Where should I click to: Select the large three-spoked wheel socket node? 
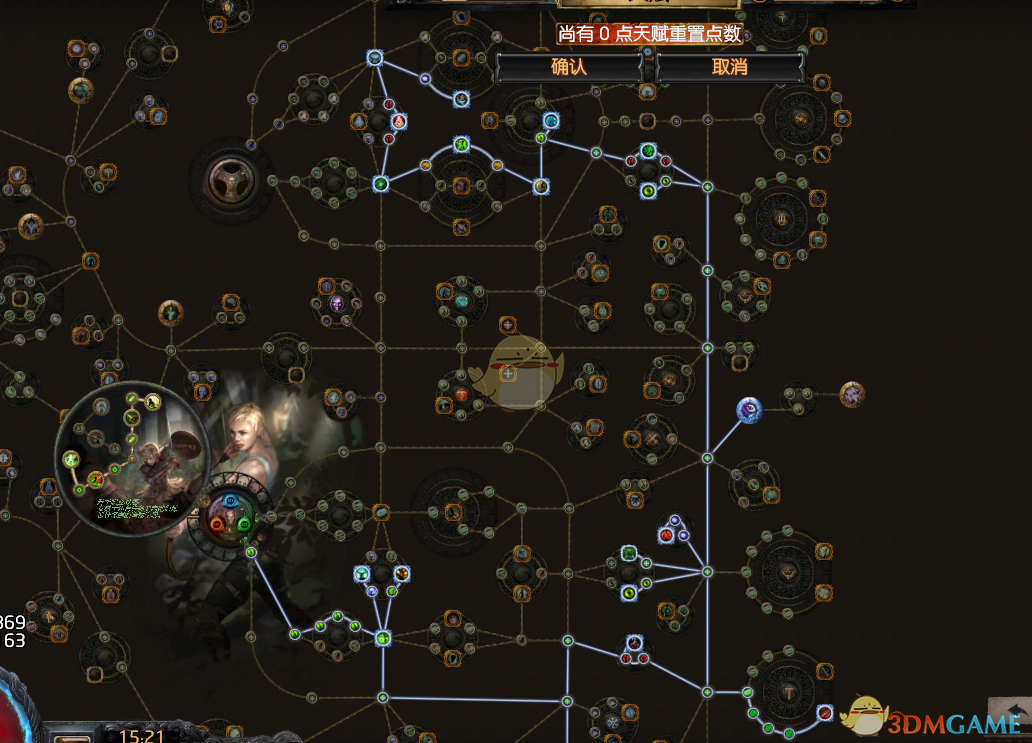click(x=231, y=181)
